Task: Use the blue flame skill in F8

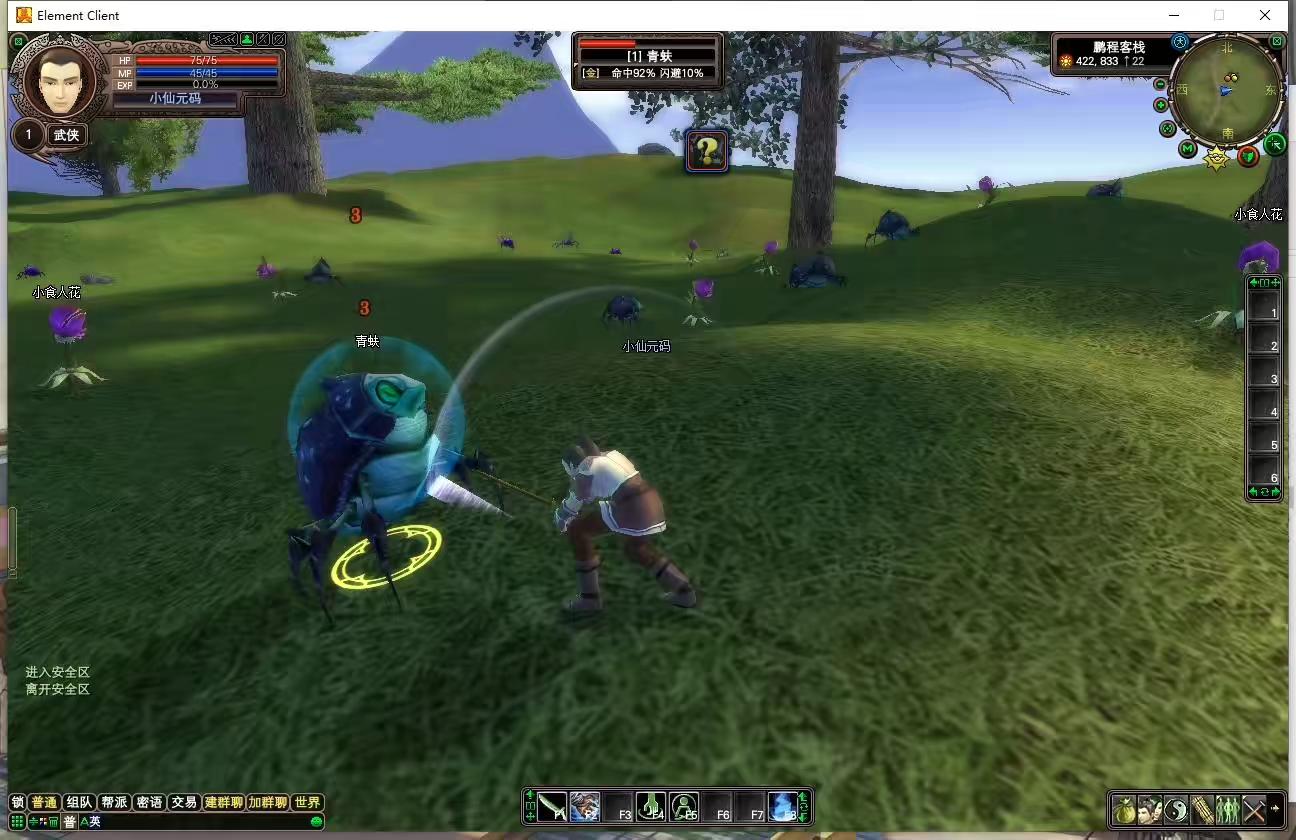Action: point(782,807)
